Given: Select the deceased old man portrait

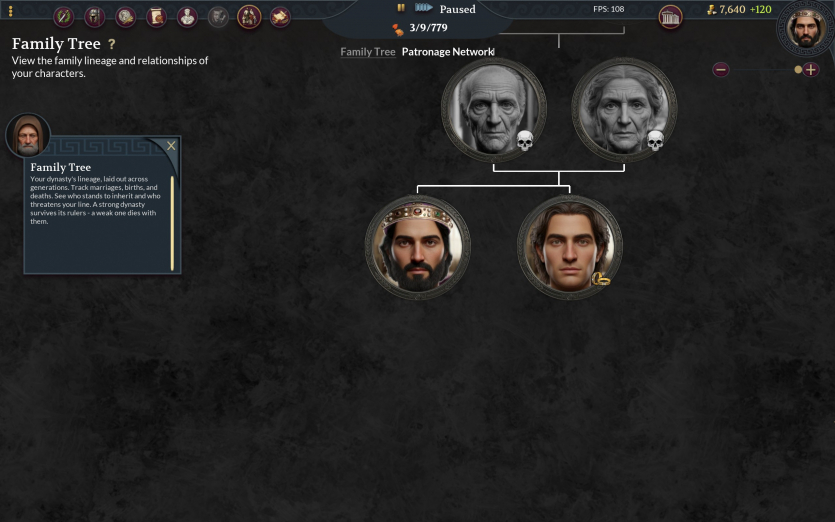Looking at the screenshot, I should point(494,109).
